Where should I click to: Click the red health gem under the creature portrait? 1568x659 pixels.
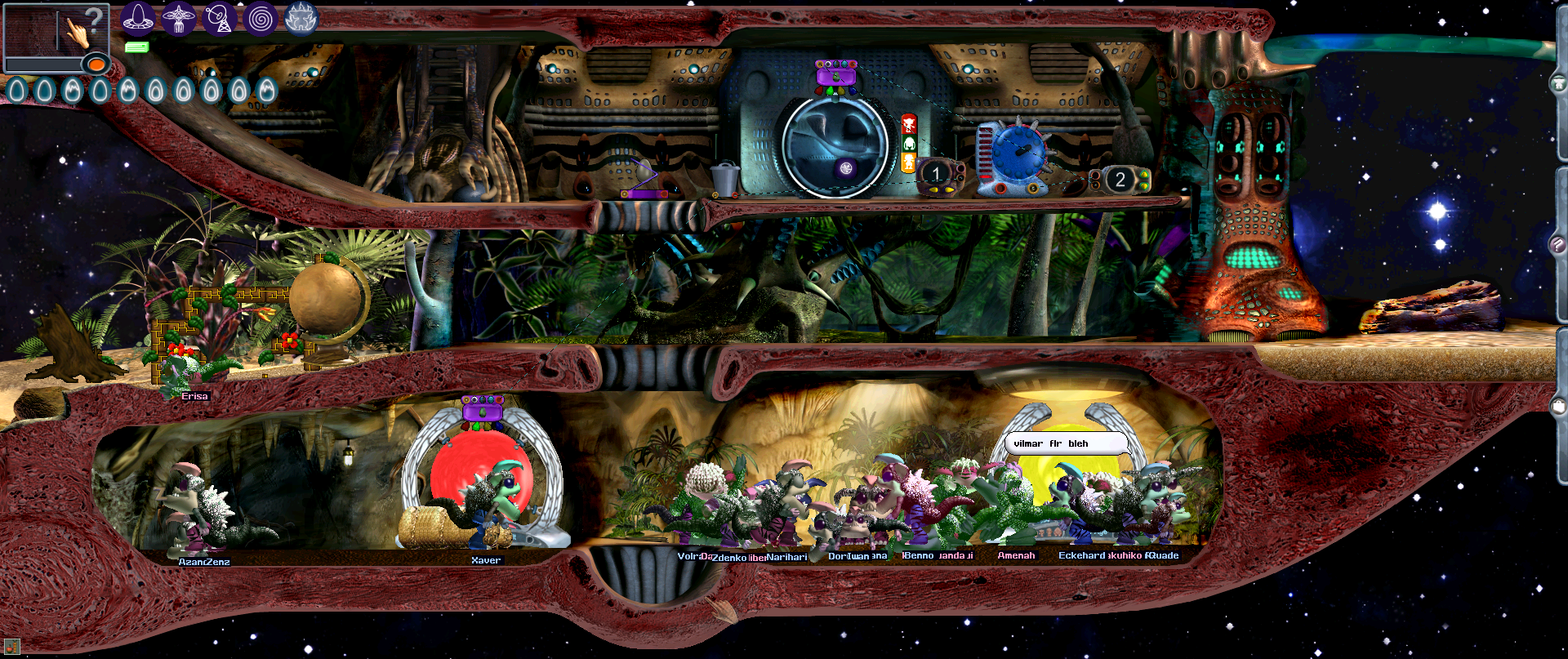[819, 91]
